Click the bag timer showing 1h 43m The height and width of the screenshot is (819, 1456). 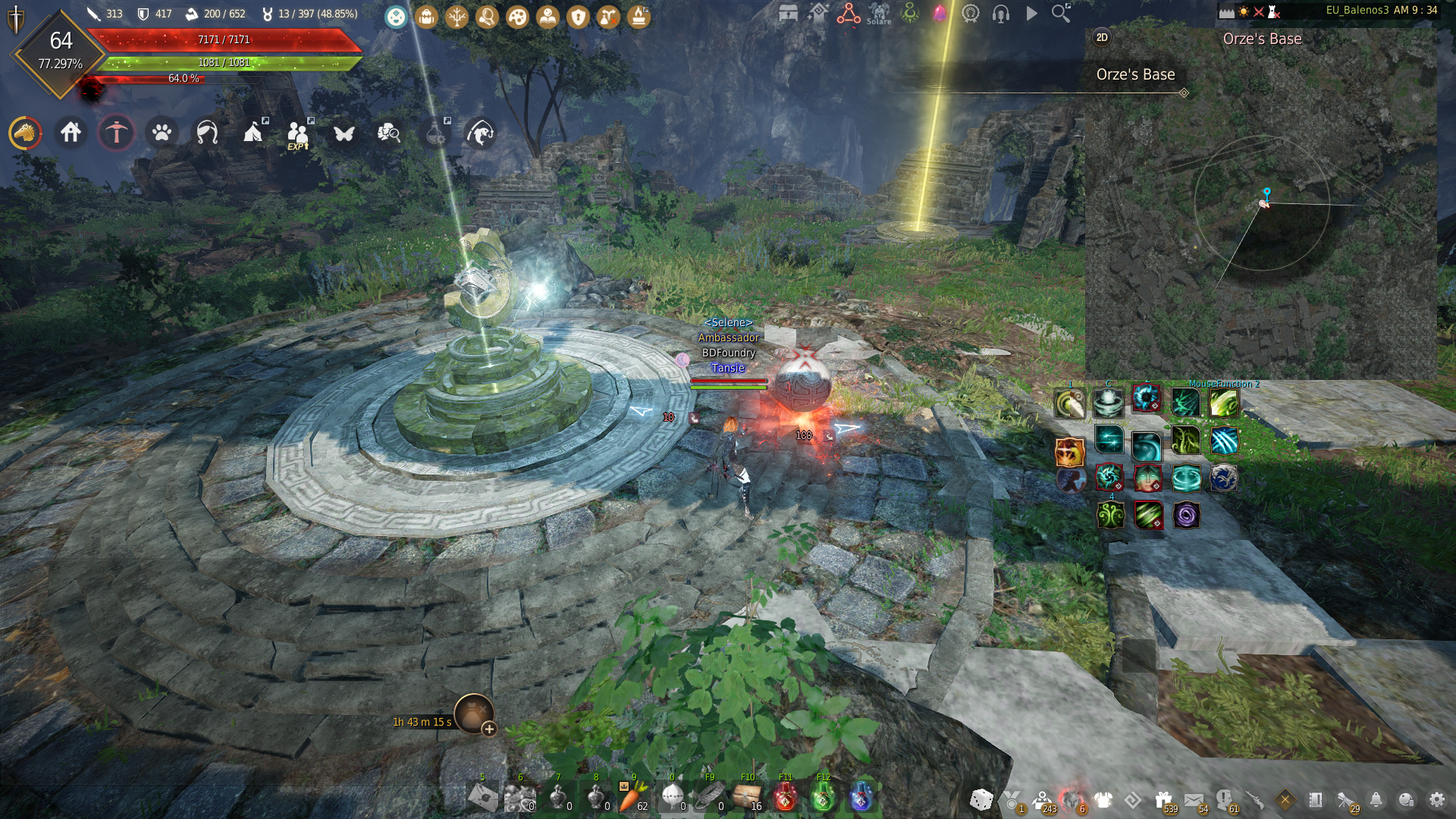click(422, 723)
